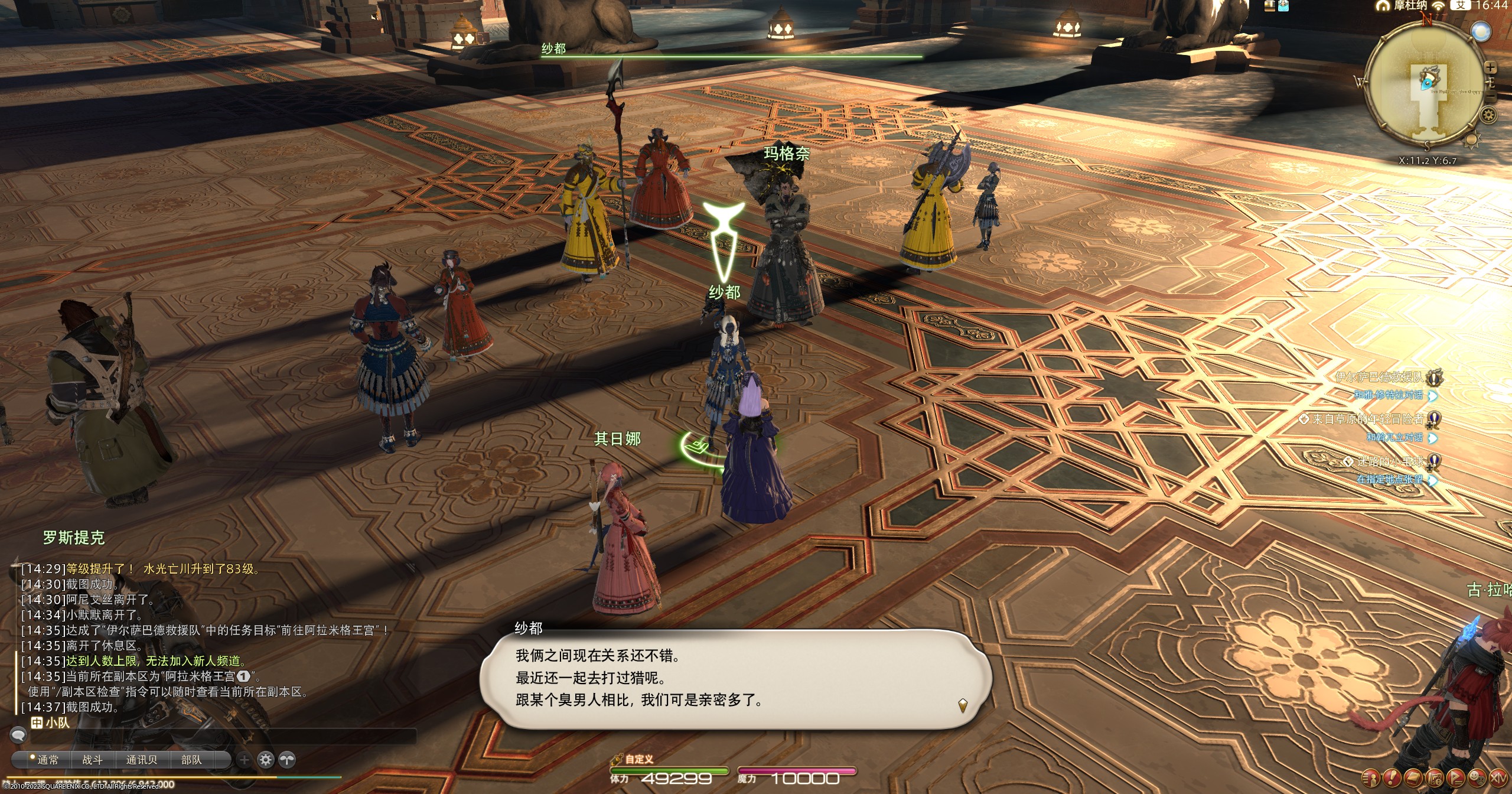1512x794 pixels.
Task: Open the 战斗 chat tab
Action: pos(92,760)
